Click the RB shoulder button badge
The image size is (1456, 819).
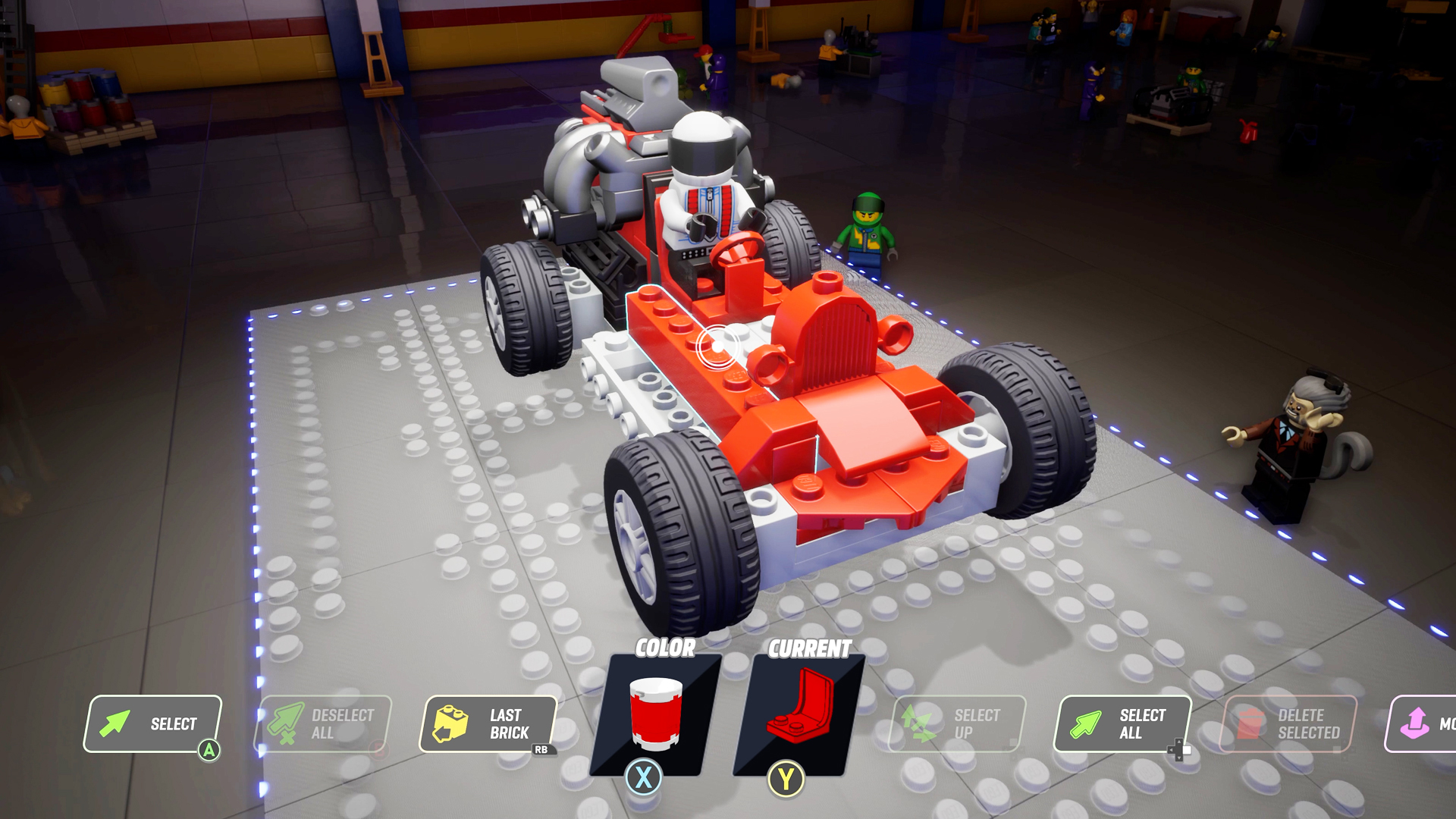pyautogui.click(x=544, y=750)
